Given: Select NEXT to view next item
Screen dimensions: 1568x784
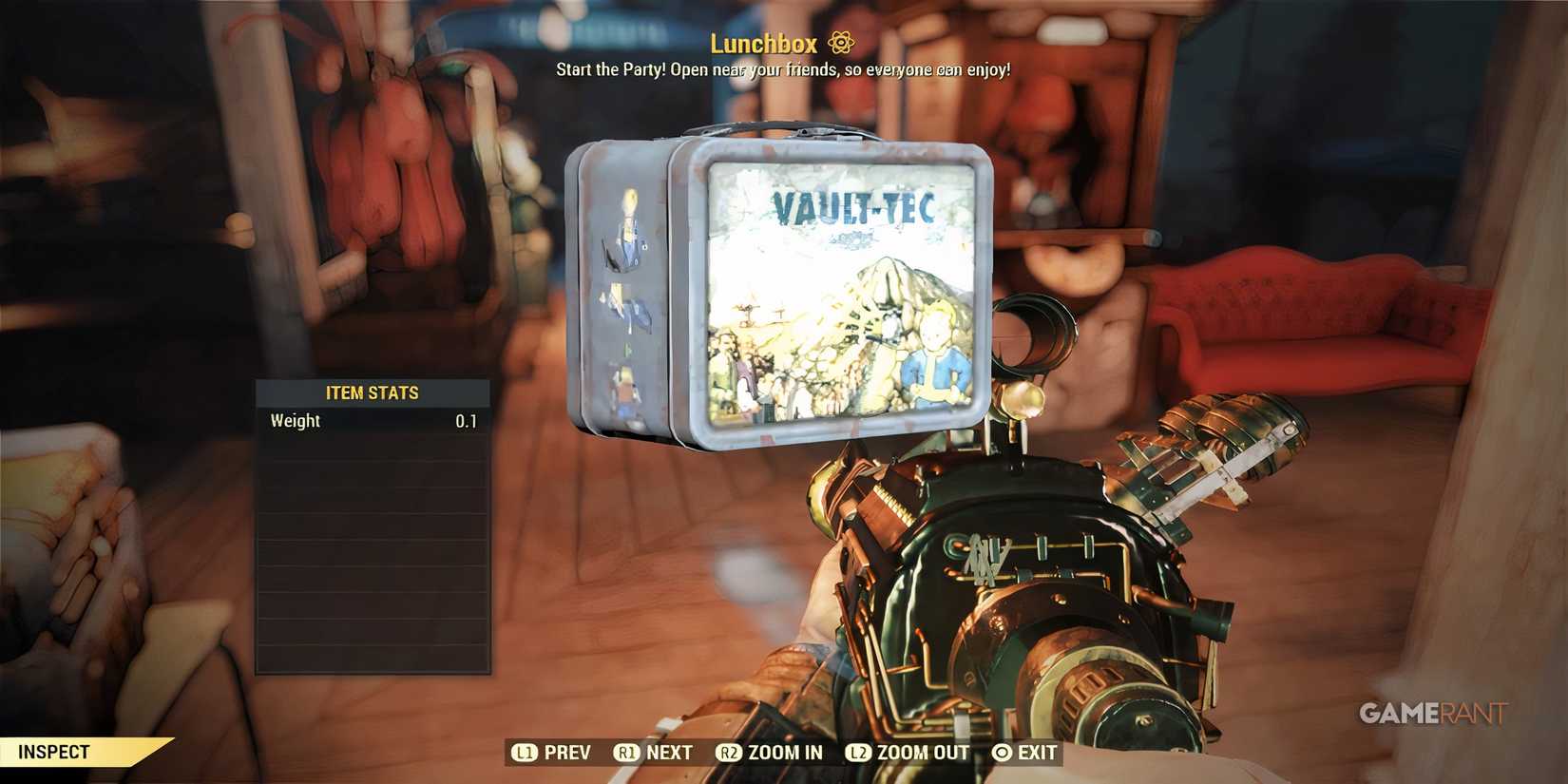Looking at the screenshot, I should click(668, 753).
